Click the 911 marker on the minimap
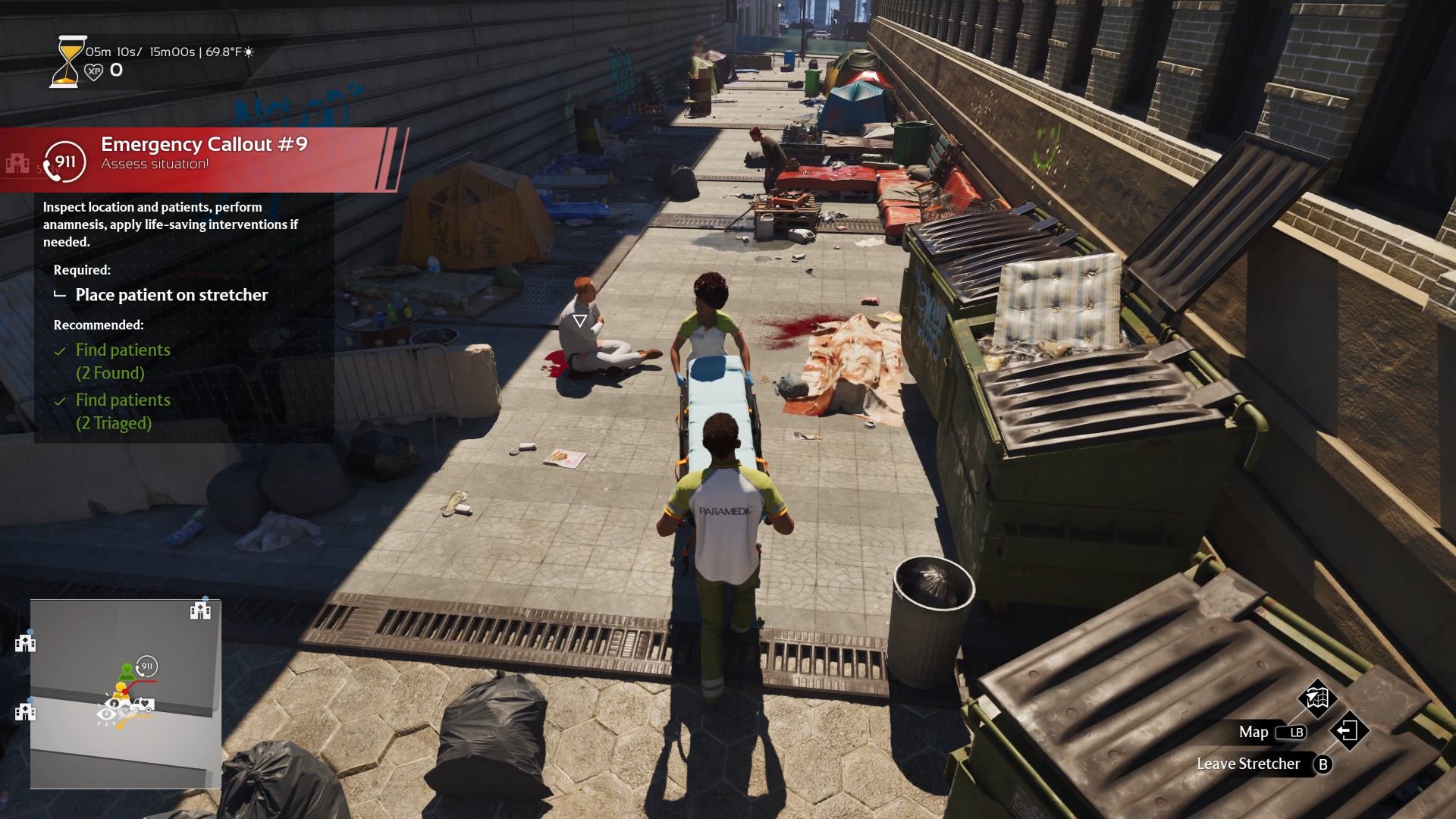Viewport: 1456px width, 819px height. pos(146,667)
